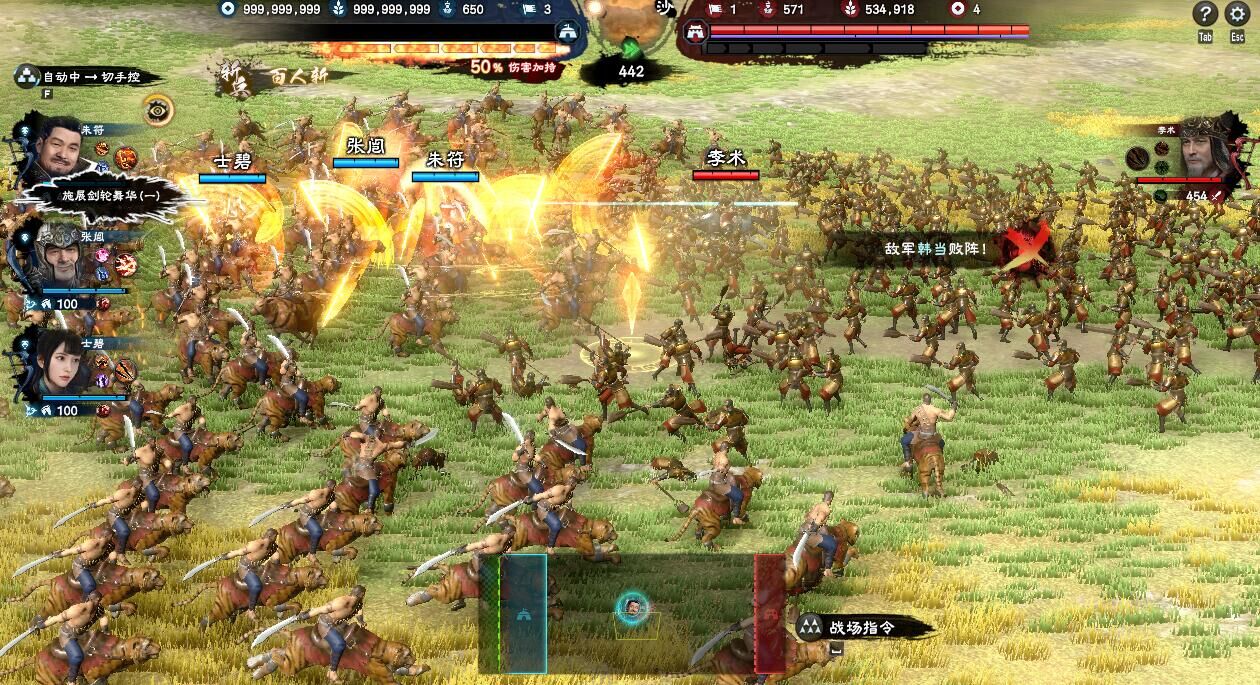Activate 张胤's large fiery skill icon

tap(126, 264)
